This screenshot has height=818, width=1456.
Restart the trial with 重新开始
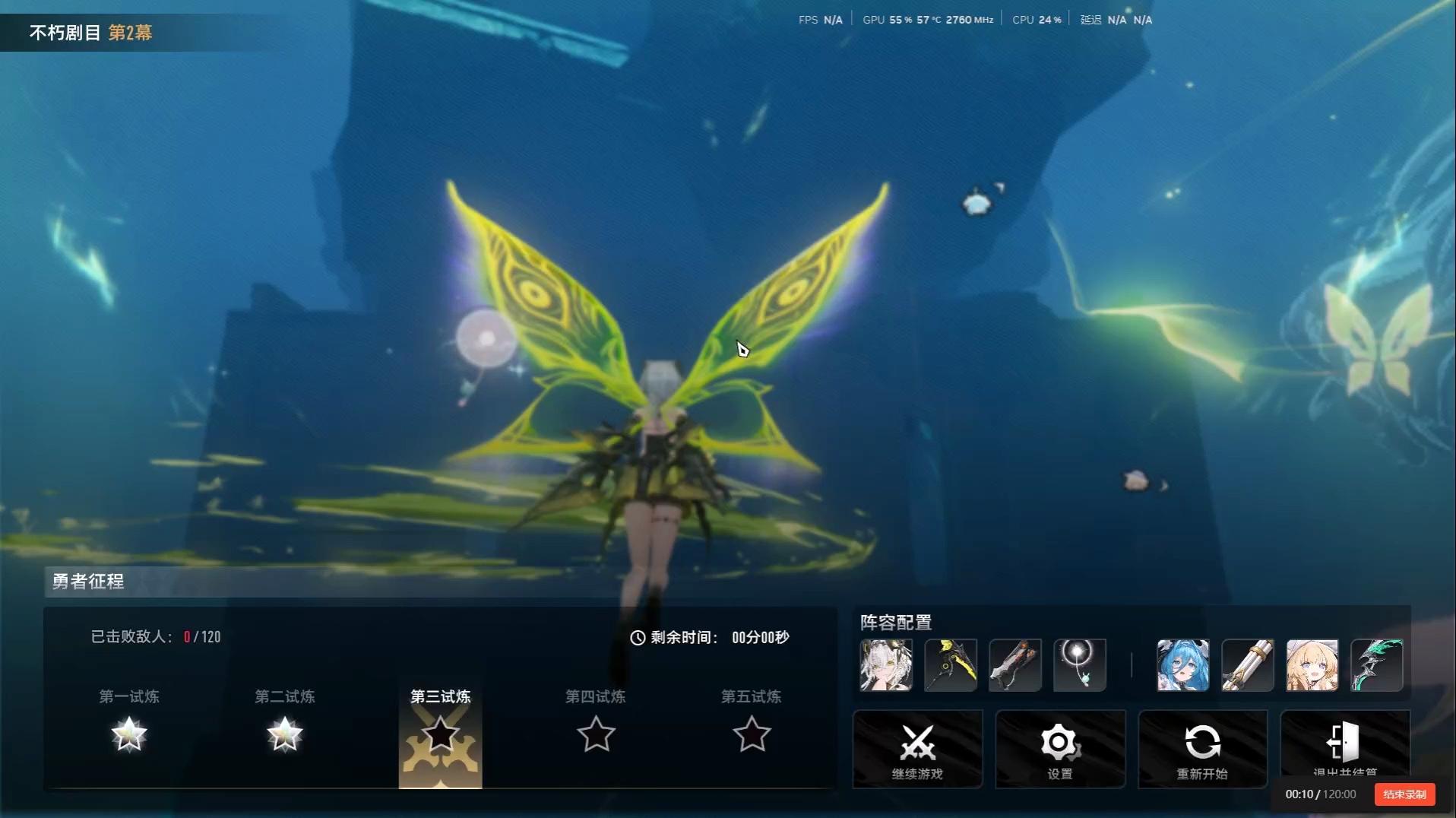click(x=1202, y=749)
